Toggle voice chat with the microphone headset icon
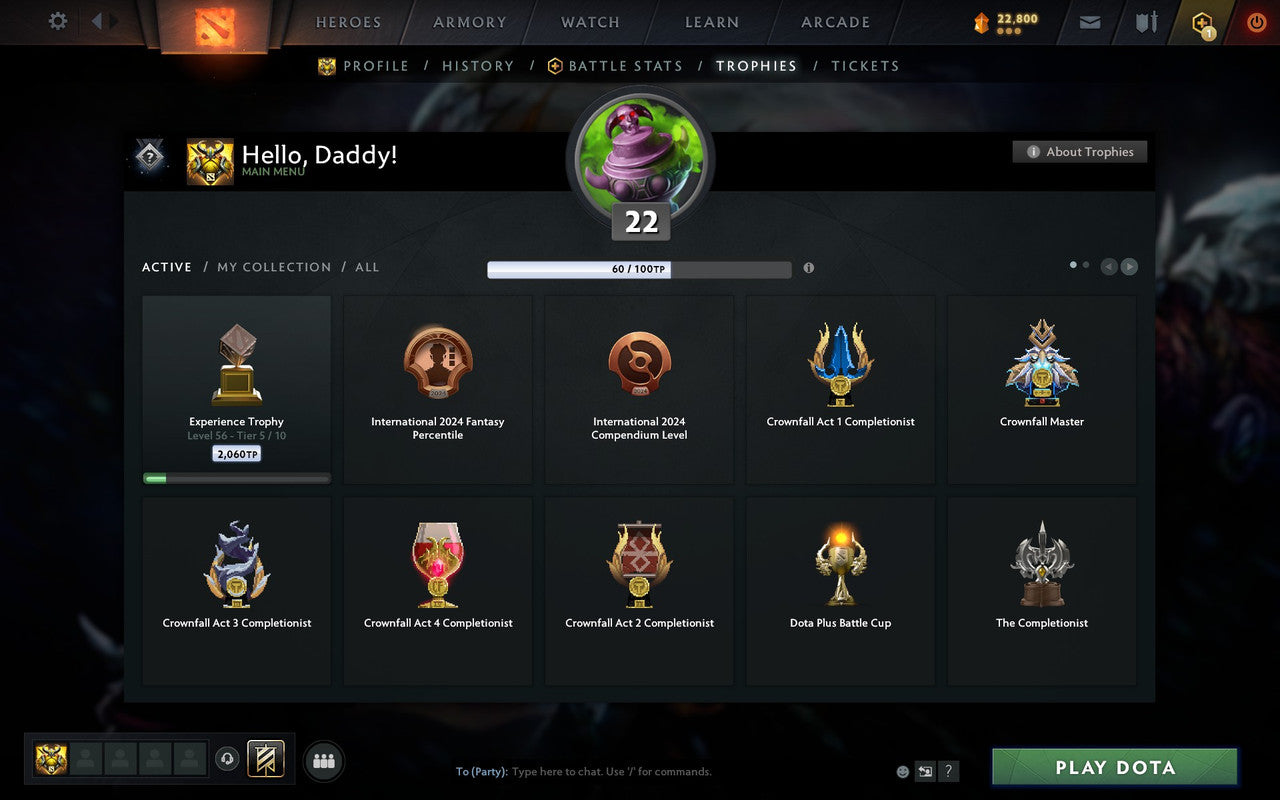 227,760
